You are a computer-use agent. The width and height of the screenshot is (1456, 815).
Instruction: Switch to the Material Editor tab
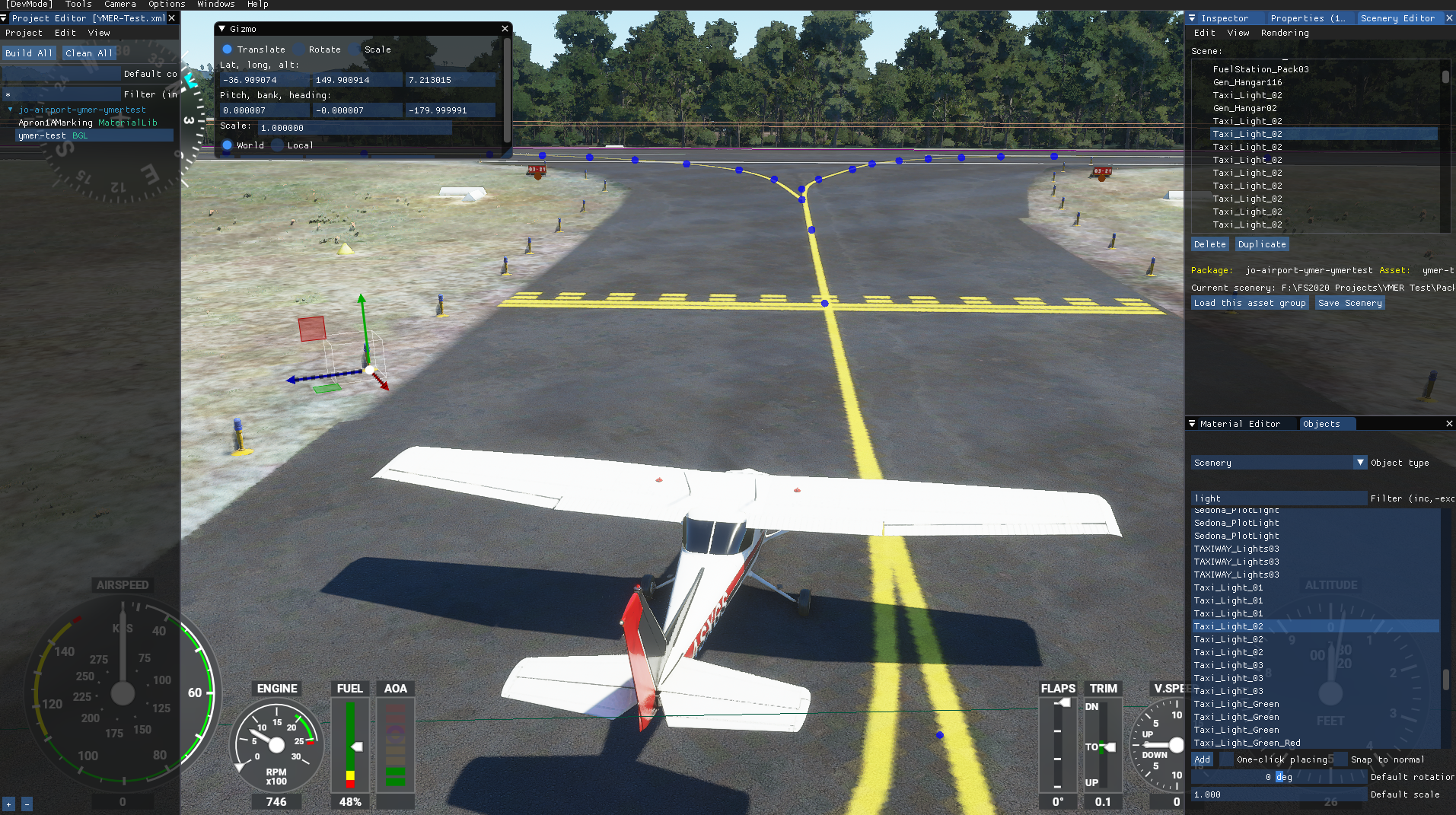(1239, 424)
